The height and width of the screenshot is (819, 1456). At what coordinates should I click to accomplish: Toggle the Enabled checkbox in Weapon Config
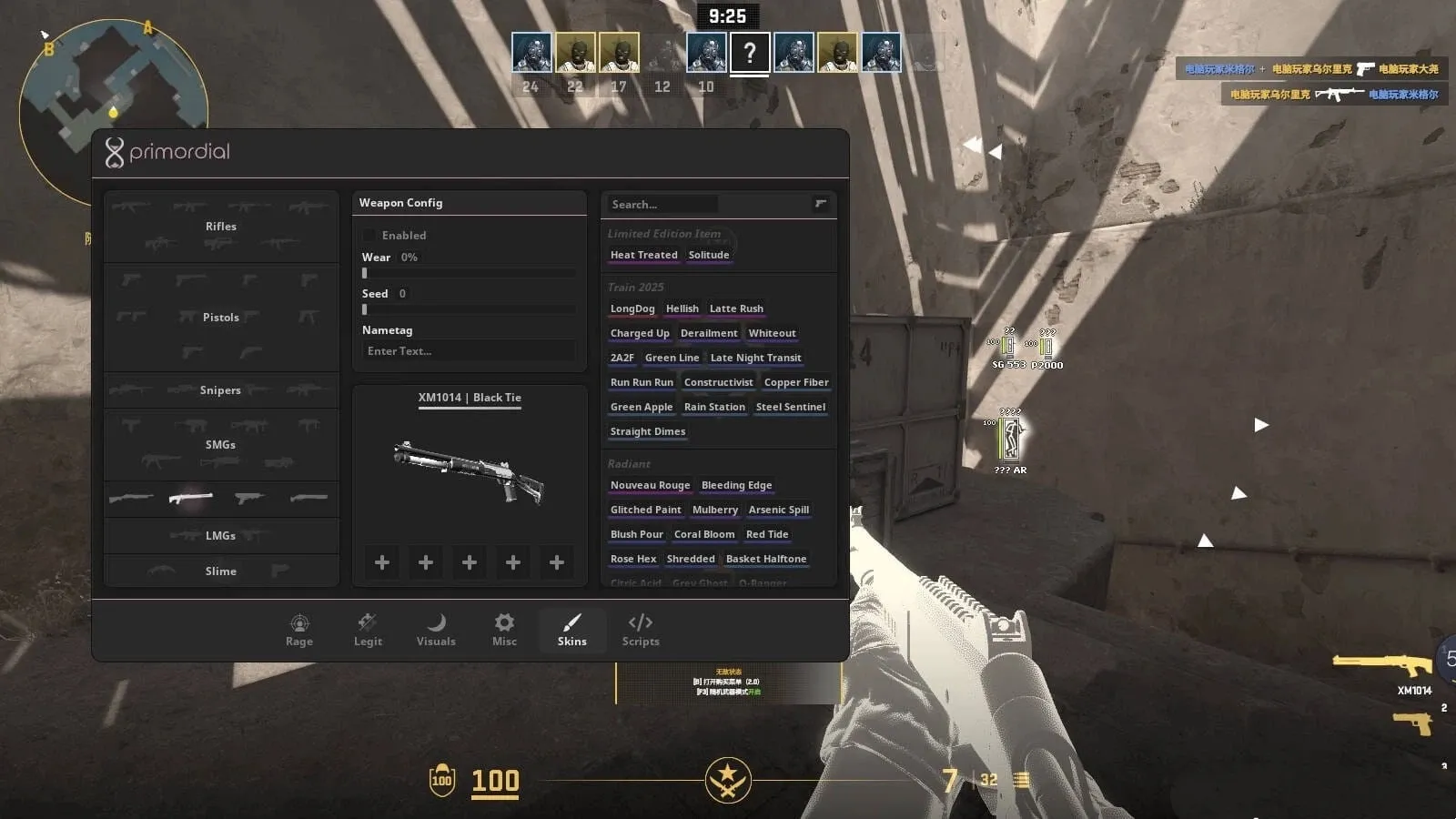[370, 236]
